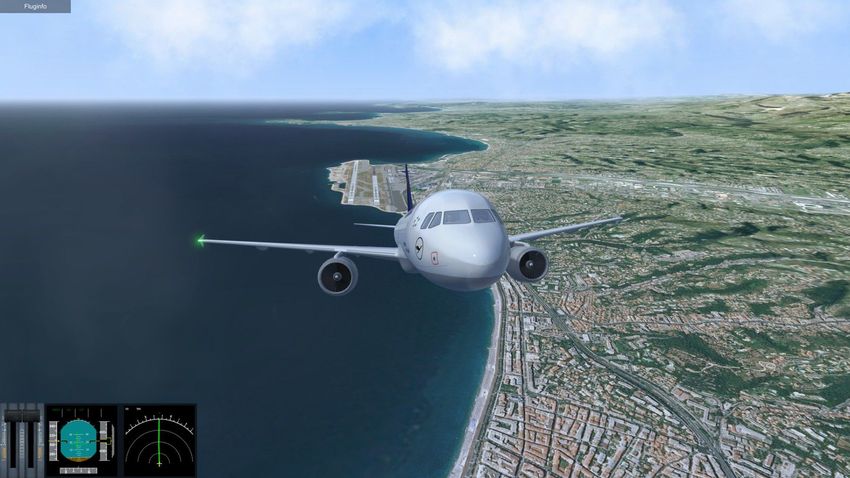850x478 pixels.
Task: Open the Fluginfo panel
Action: tap(35, 6)
